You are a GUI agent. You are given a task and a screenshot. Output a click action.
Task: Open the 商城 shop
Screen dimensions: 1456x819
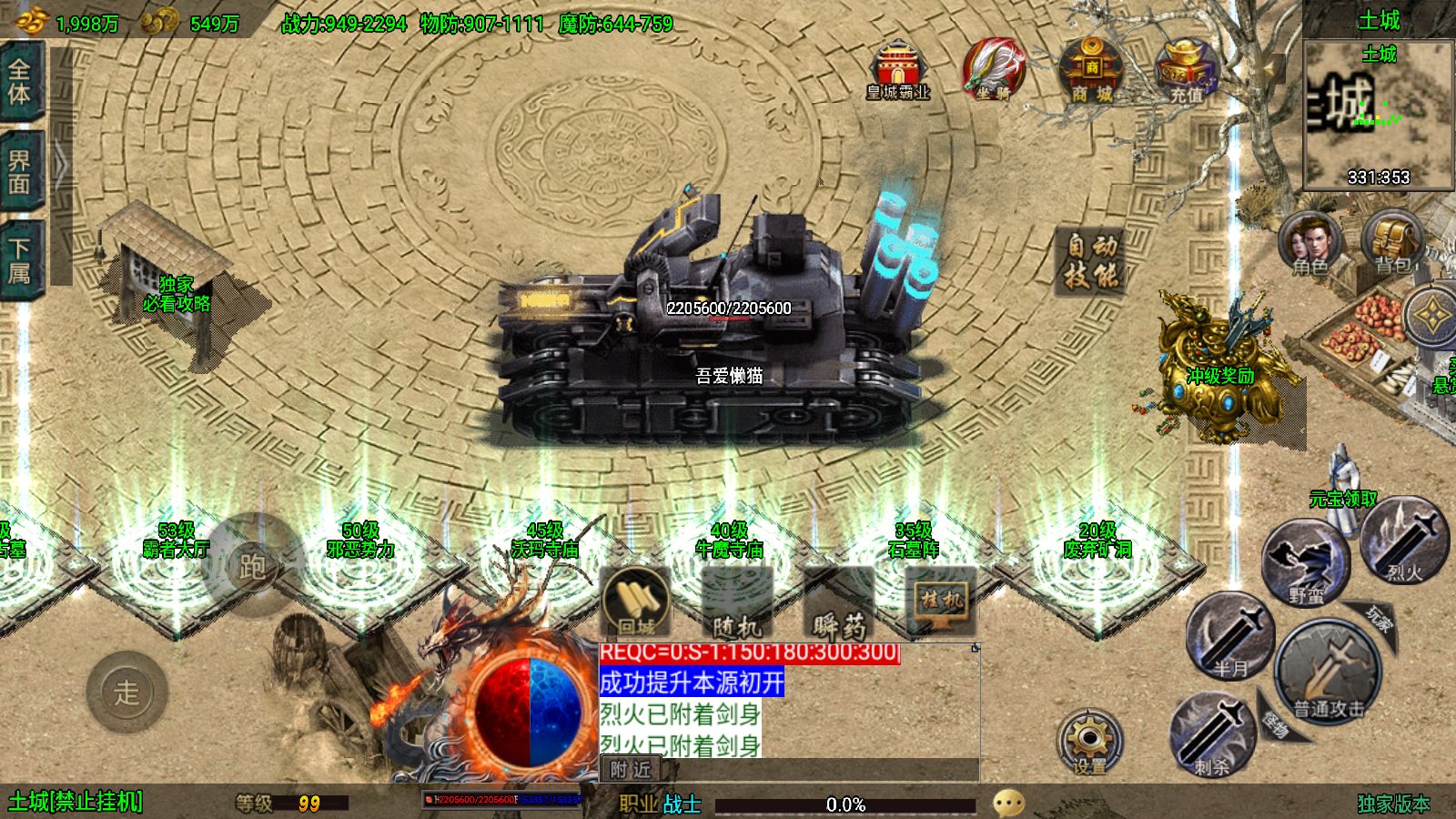1091,69
